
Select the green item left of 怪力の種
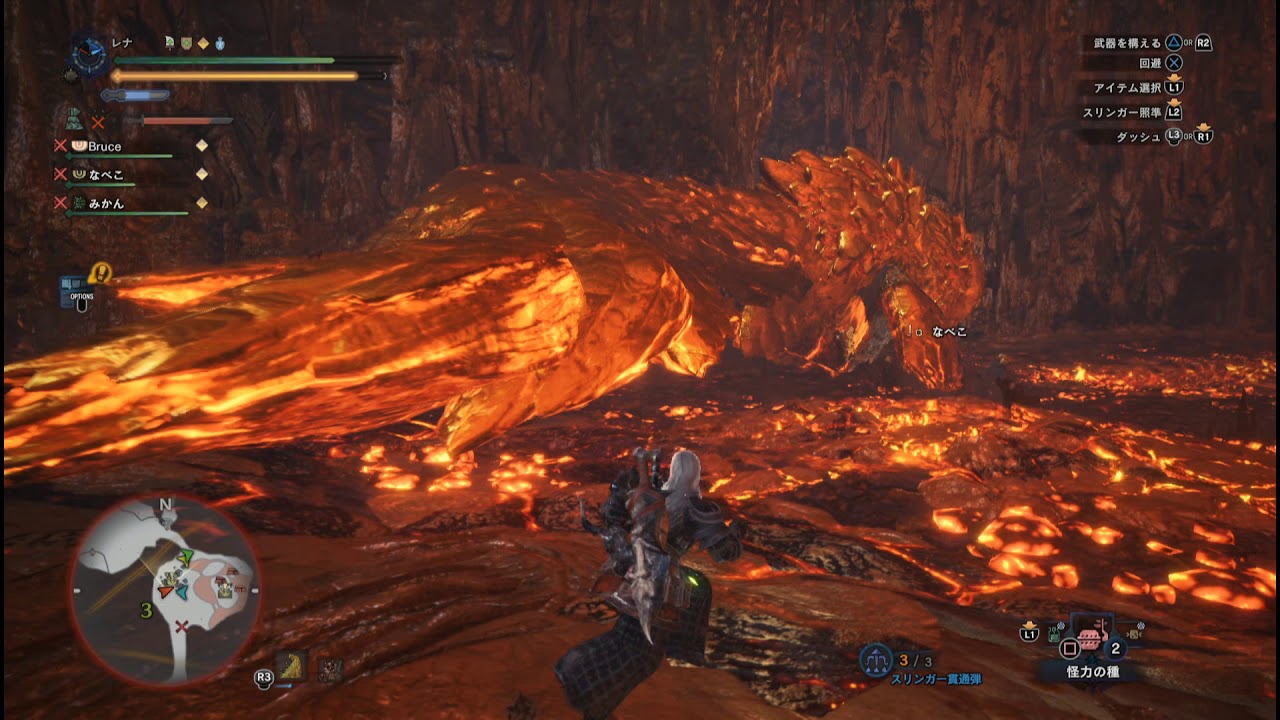pos(1055,632)
